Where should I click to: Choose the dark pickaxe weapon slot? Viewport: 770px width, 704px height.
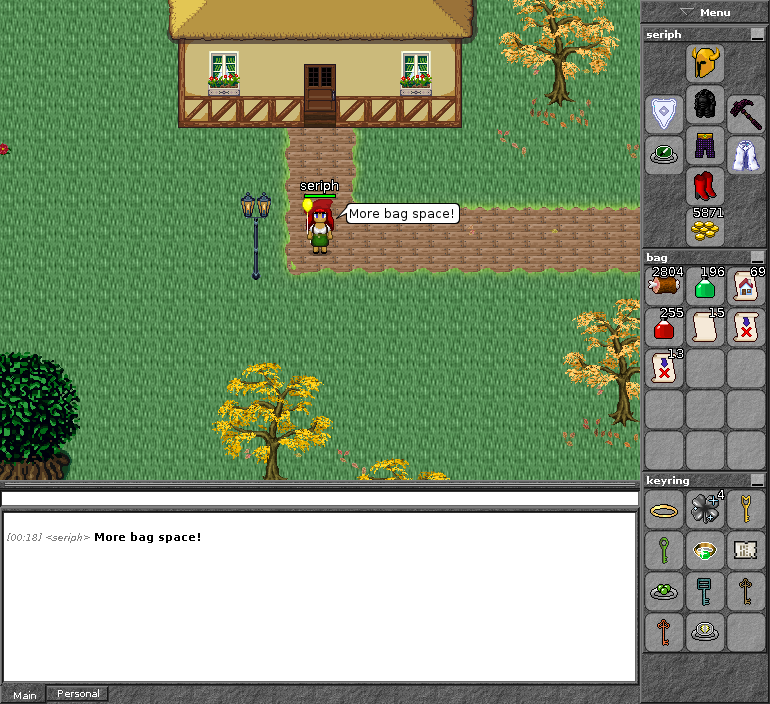(x=745, y=113)
